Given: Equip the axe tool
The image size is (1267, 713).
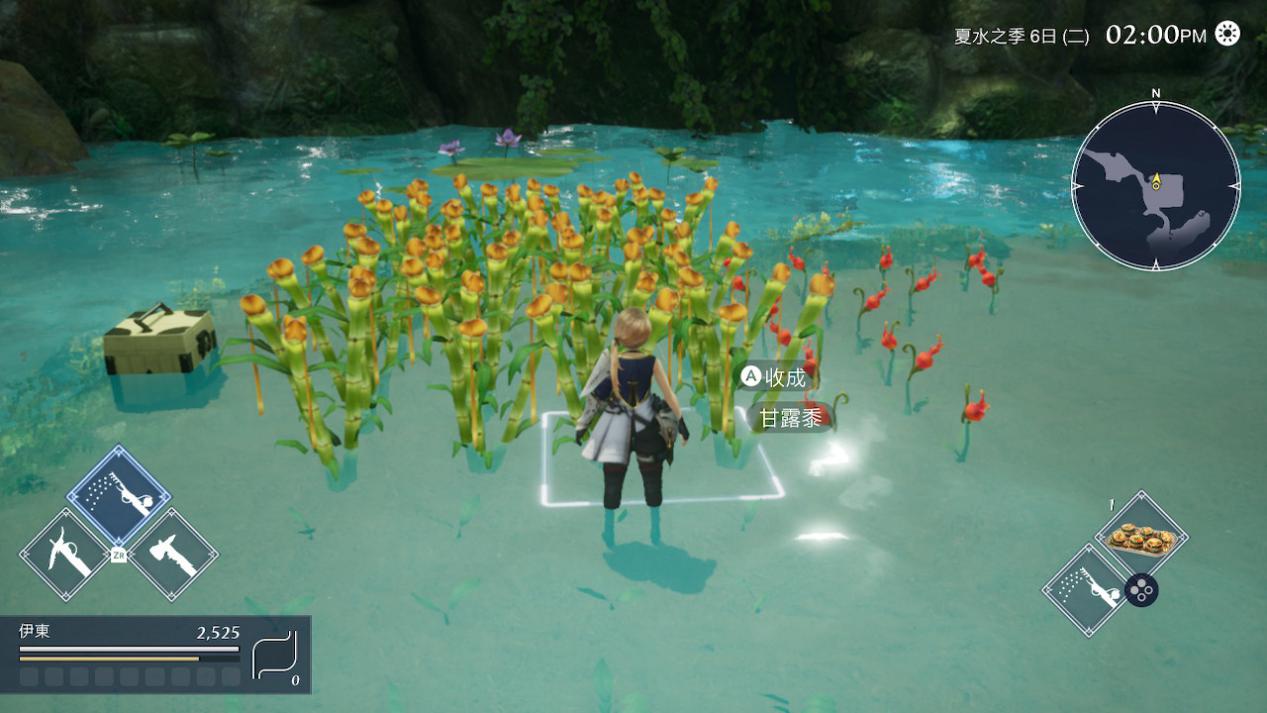Looking at the screenshot, I should [172, 554].
